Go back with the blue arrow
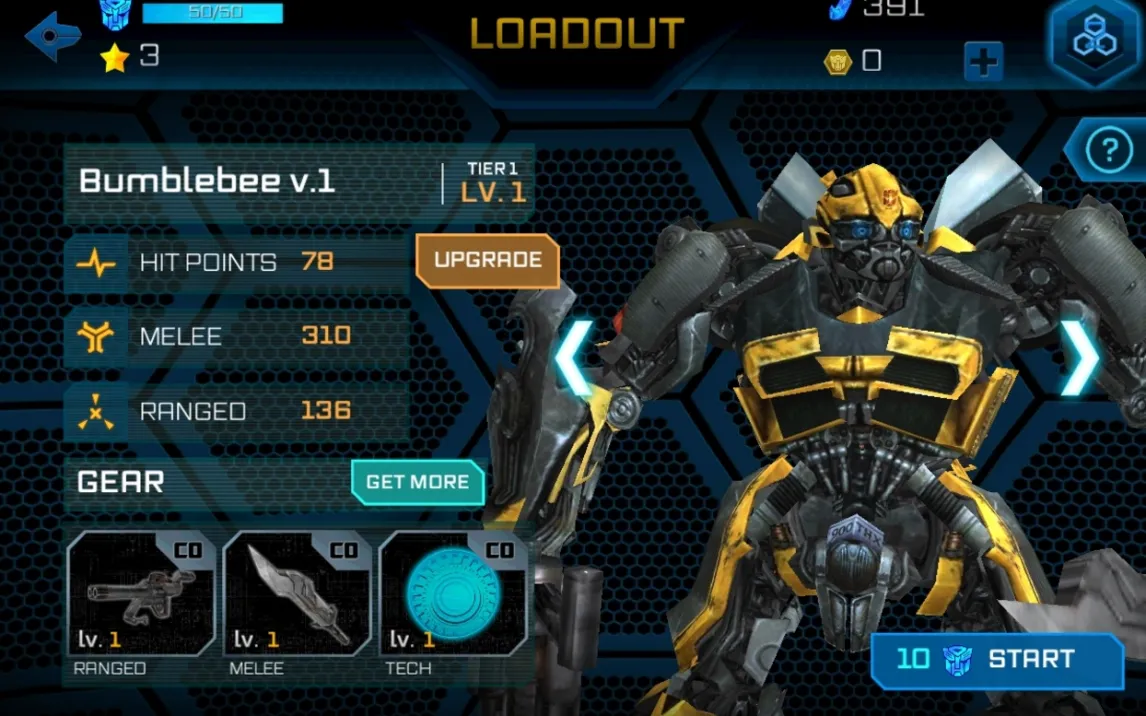The image size is (1146, 716). (x=52, y=37)
